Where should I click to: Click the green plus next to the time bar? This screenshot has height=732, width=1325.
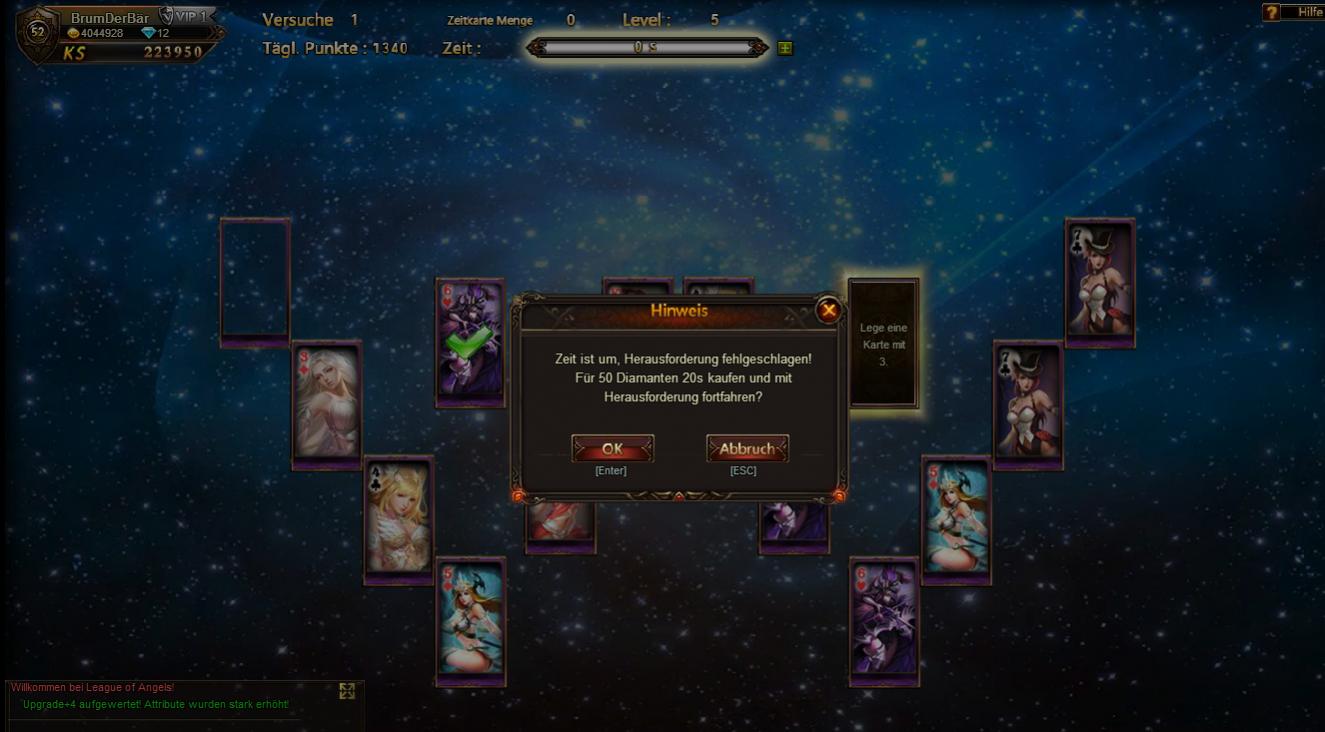coord(785,48)
